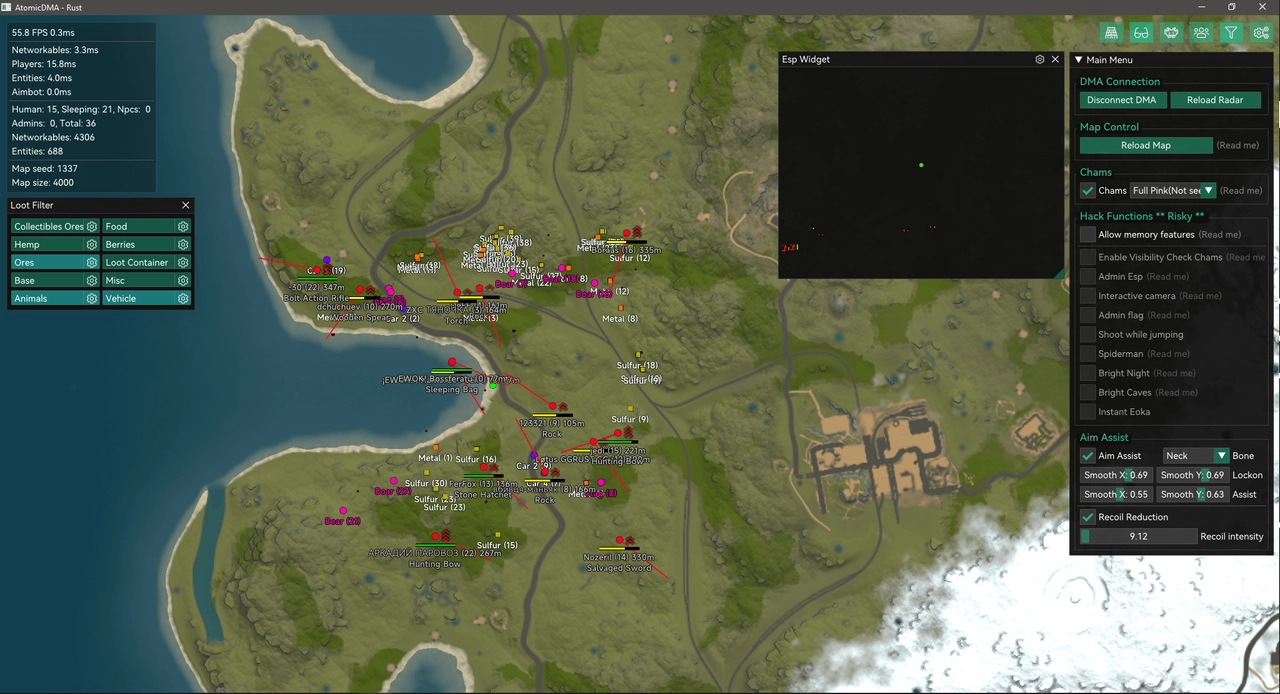Open the Chams color dropdown
Viewport: 1280px width, 694px height.
click(1173, 190)
